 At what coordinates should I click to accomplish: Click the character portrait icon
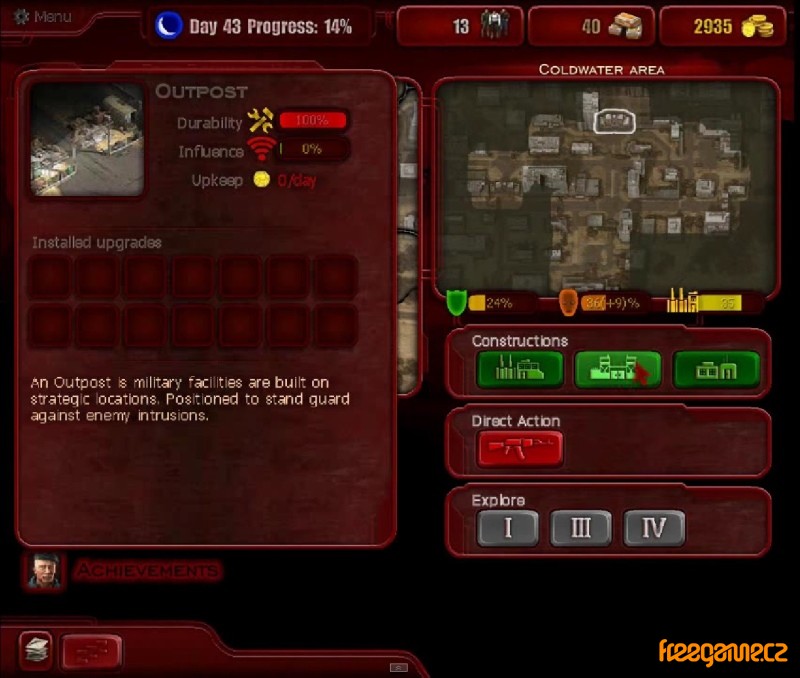tap(42, 571)
